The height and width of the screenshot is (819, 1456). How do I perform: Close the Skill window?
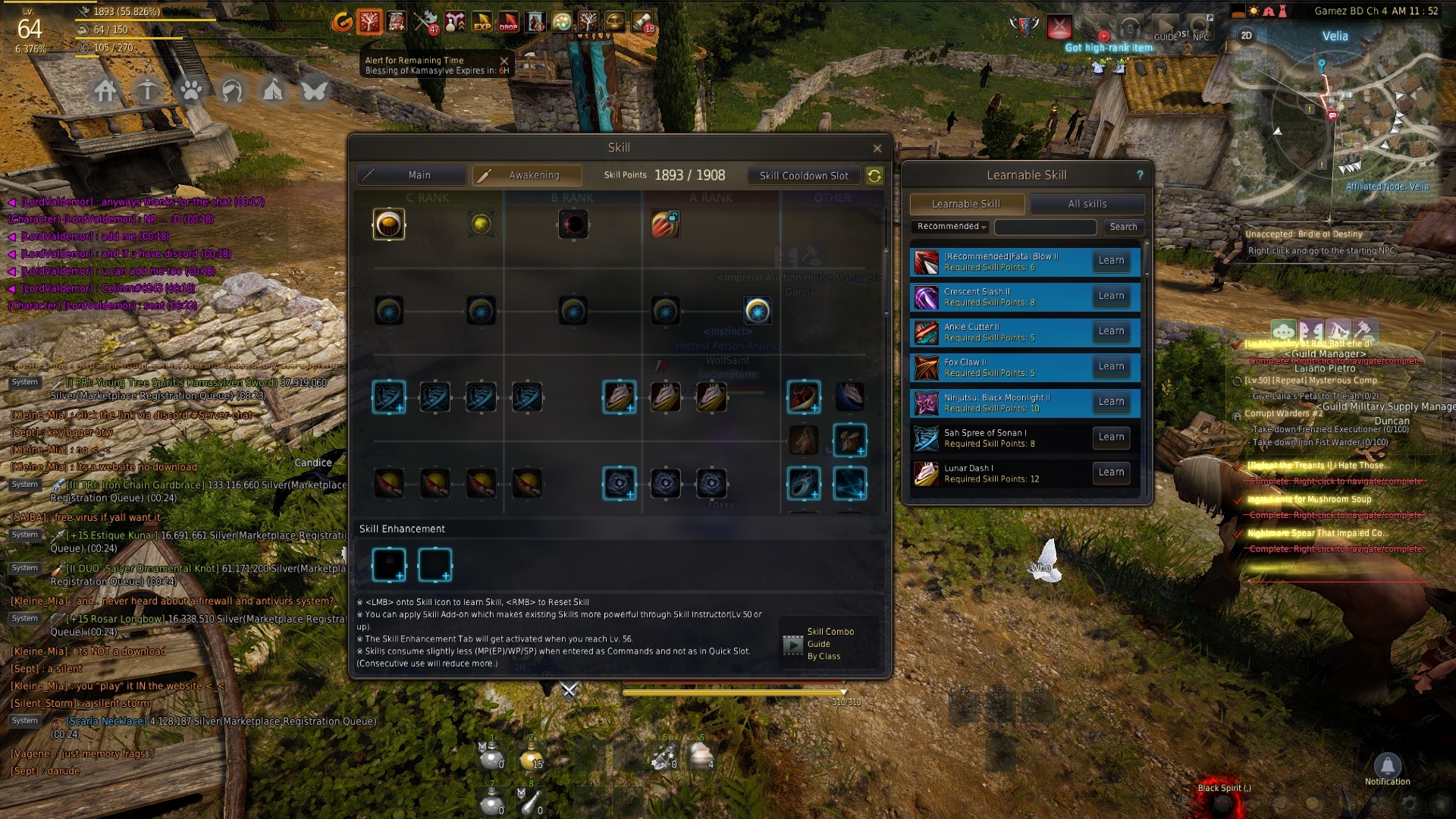pyautogui.click(x=877, y=149)
